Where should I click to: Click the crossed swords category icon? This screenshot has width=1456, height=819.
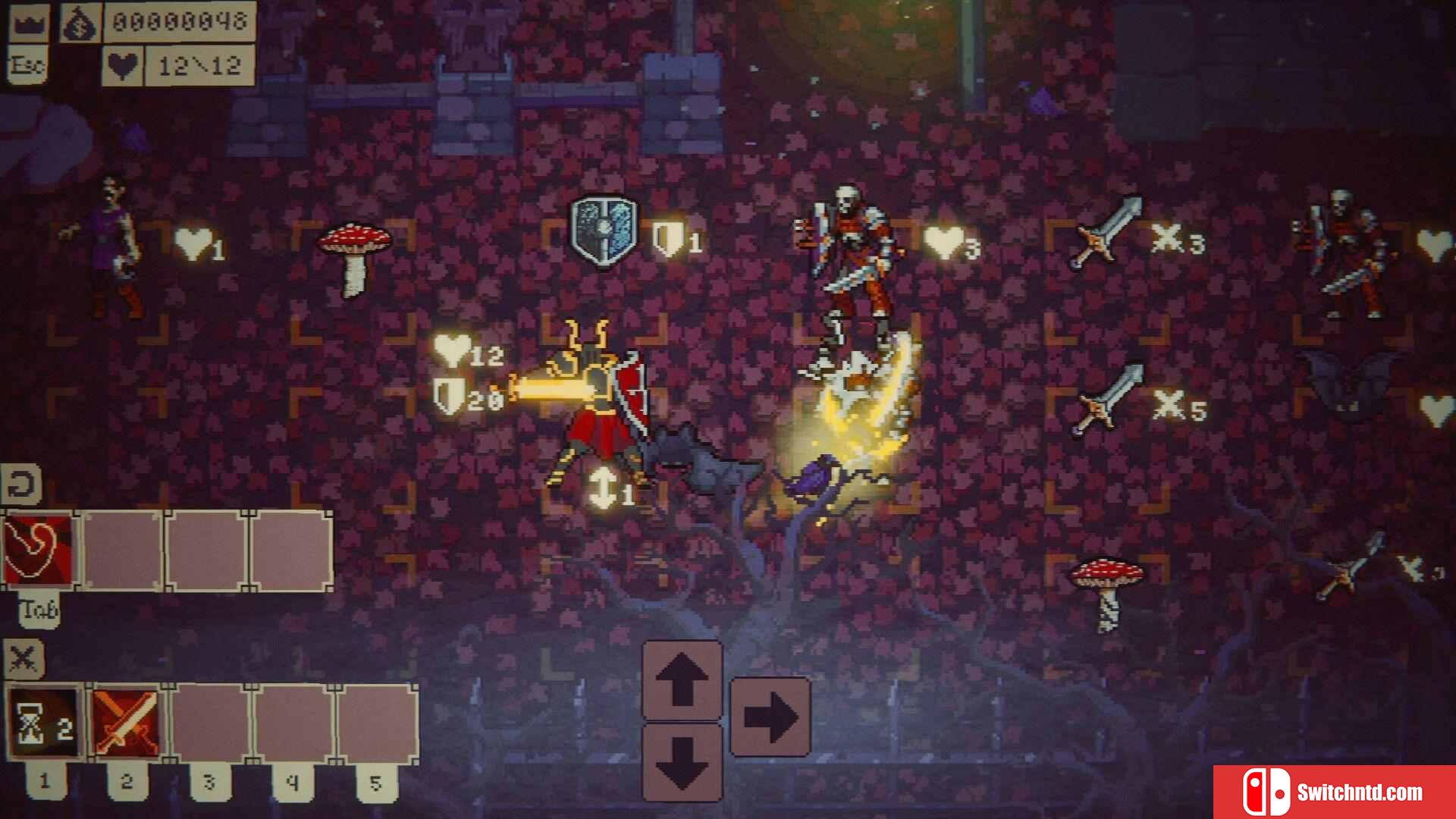click(24, 658)
